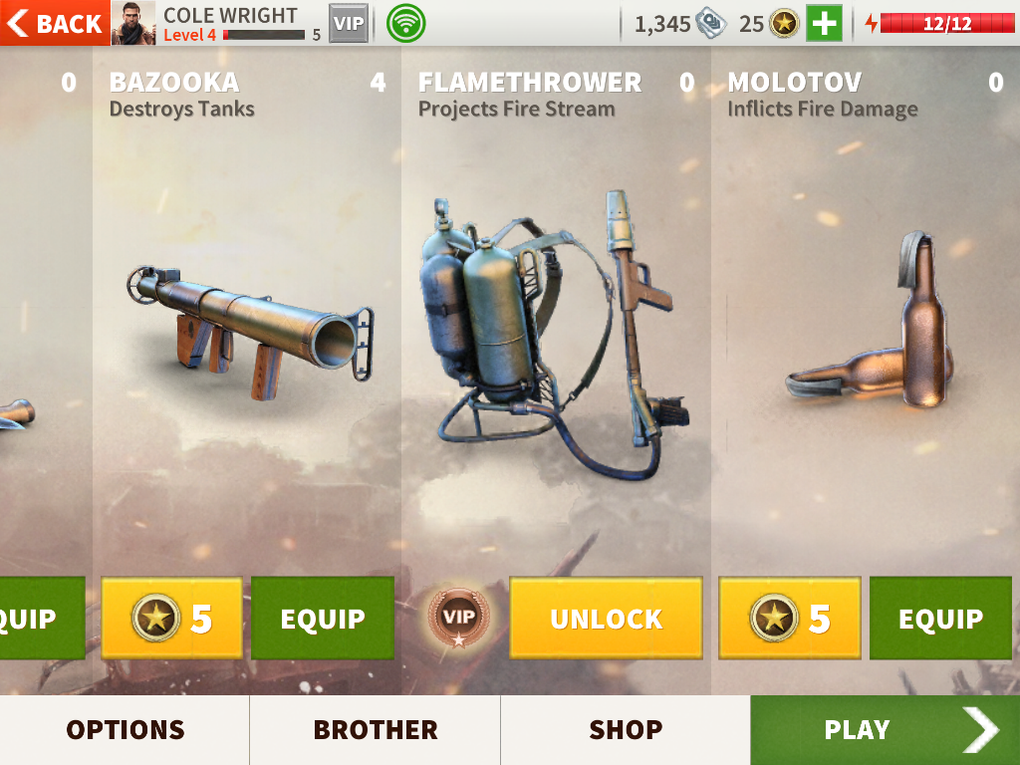This screenshot has width=1020, height=765.
Task: Tap the flamethrower VIP medal badge
Action: click(458, 614)
